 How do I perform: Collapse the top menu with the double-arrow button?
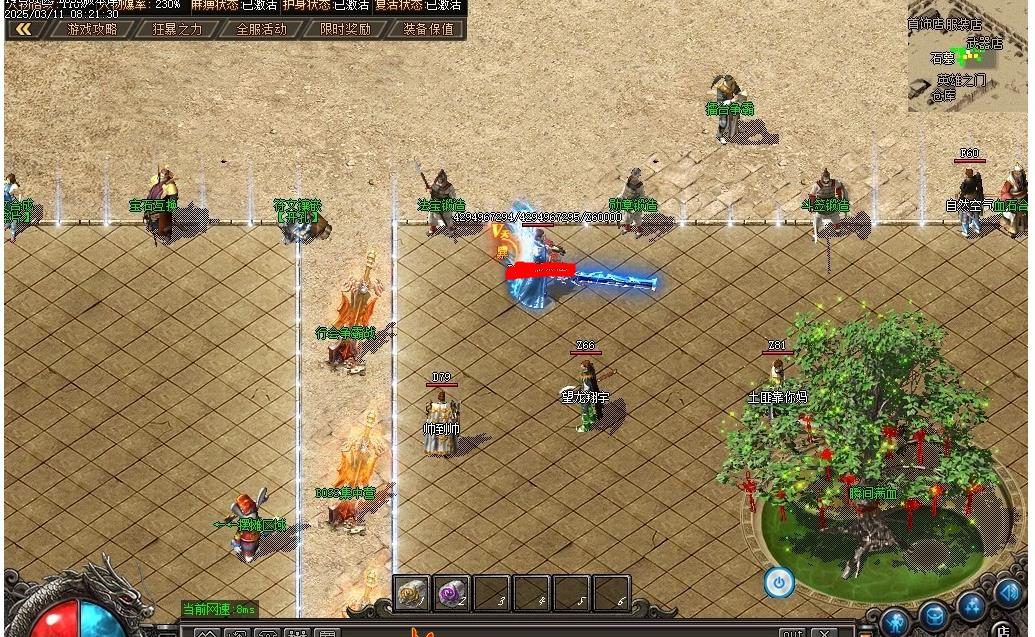click(x=24, y=29)
